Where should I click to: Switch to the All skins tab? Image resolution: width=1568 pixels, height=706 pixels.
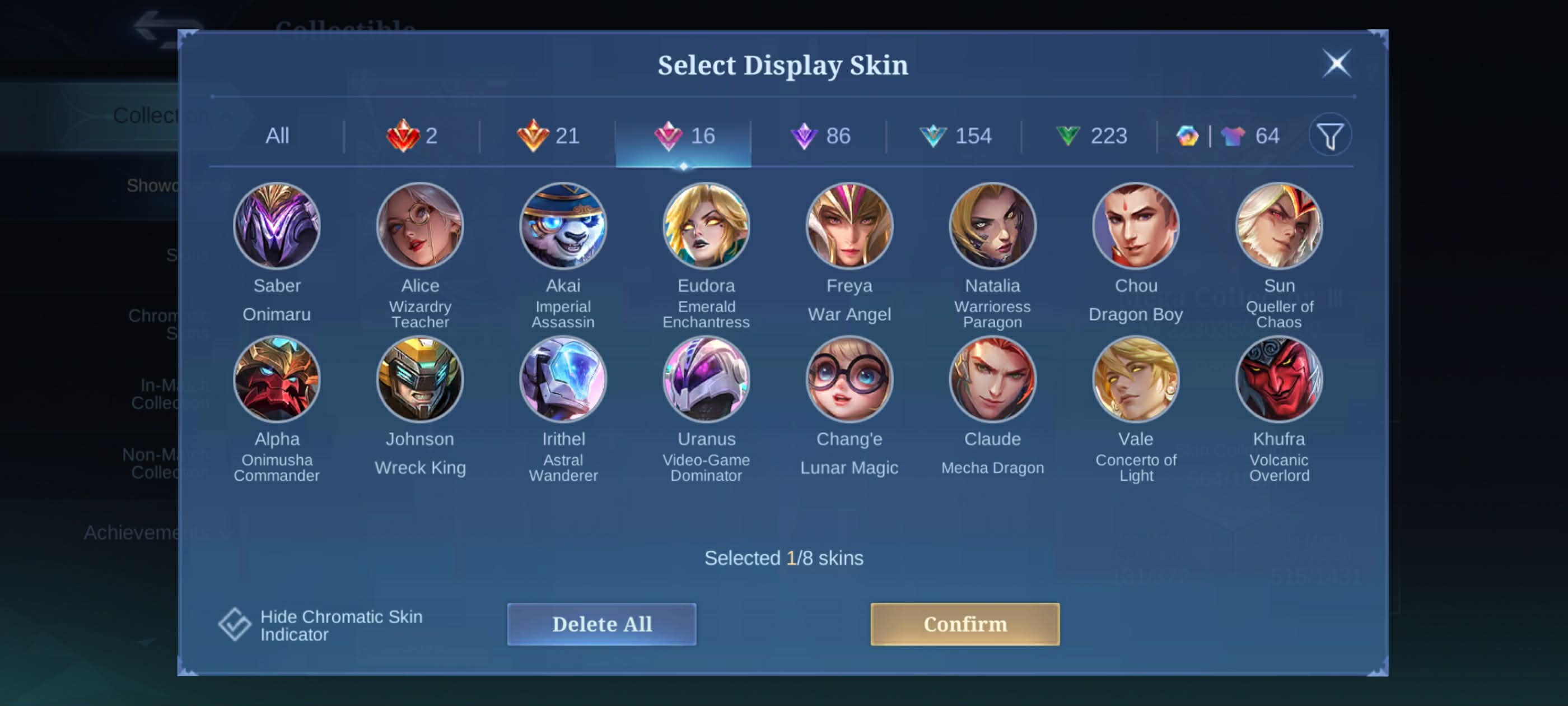pos(277,136)
